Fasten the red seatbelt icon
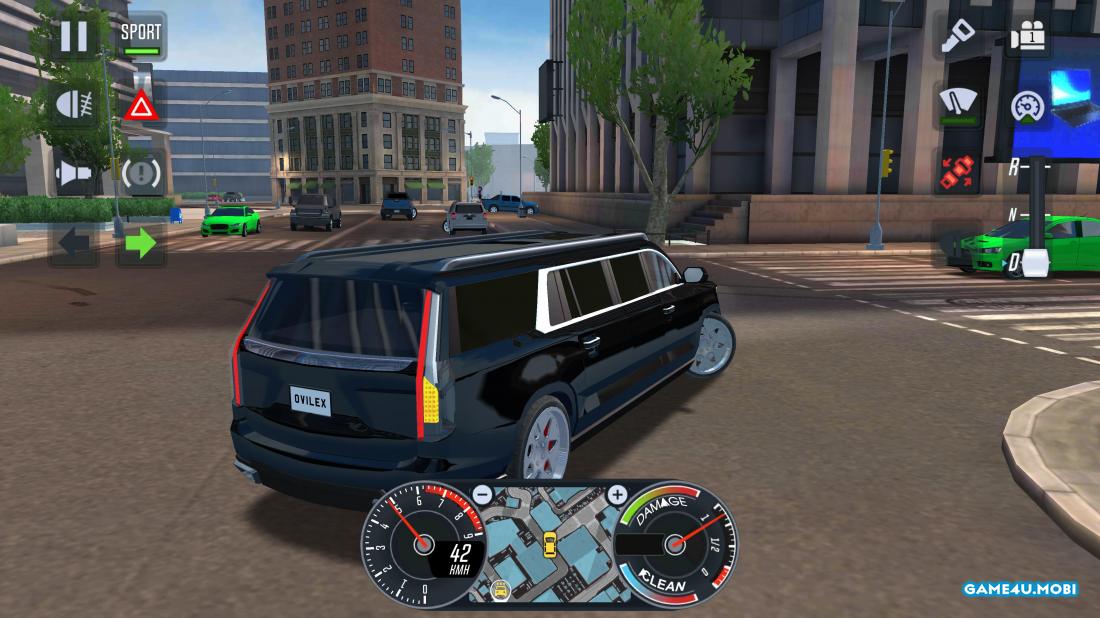 click(x=958, y=174)
